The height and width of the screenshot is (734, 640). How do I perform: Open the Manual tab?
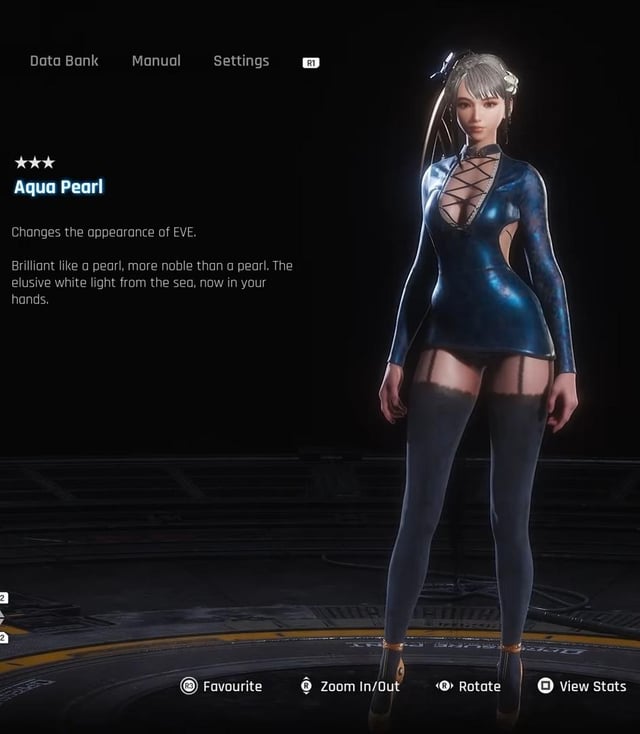(x=156, y=61)
